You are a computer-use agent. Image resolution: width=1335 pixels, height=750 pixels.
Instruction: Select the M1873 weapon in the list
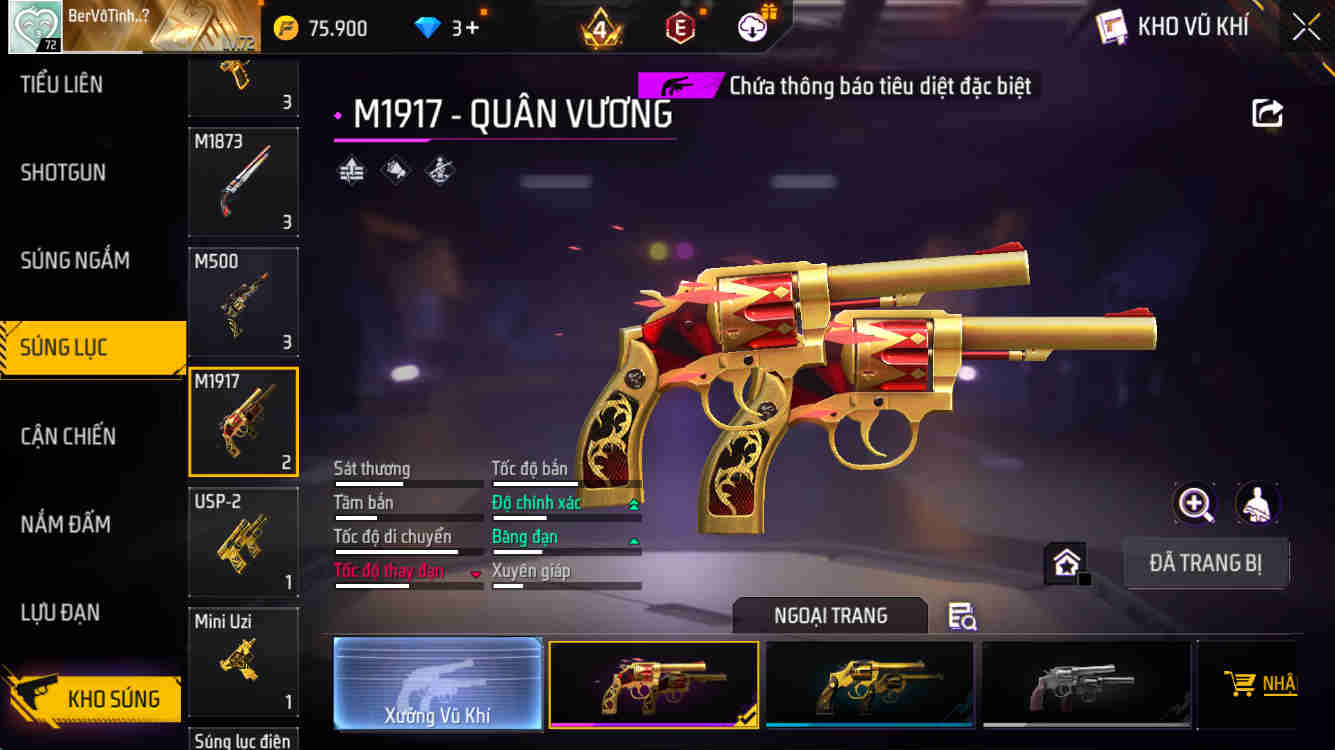click(243, 181)
